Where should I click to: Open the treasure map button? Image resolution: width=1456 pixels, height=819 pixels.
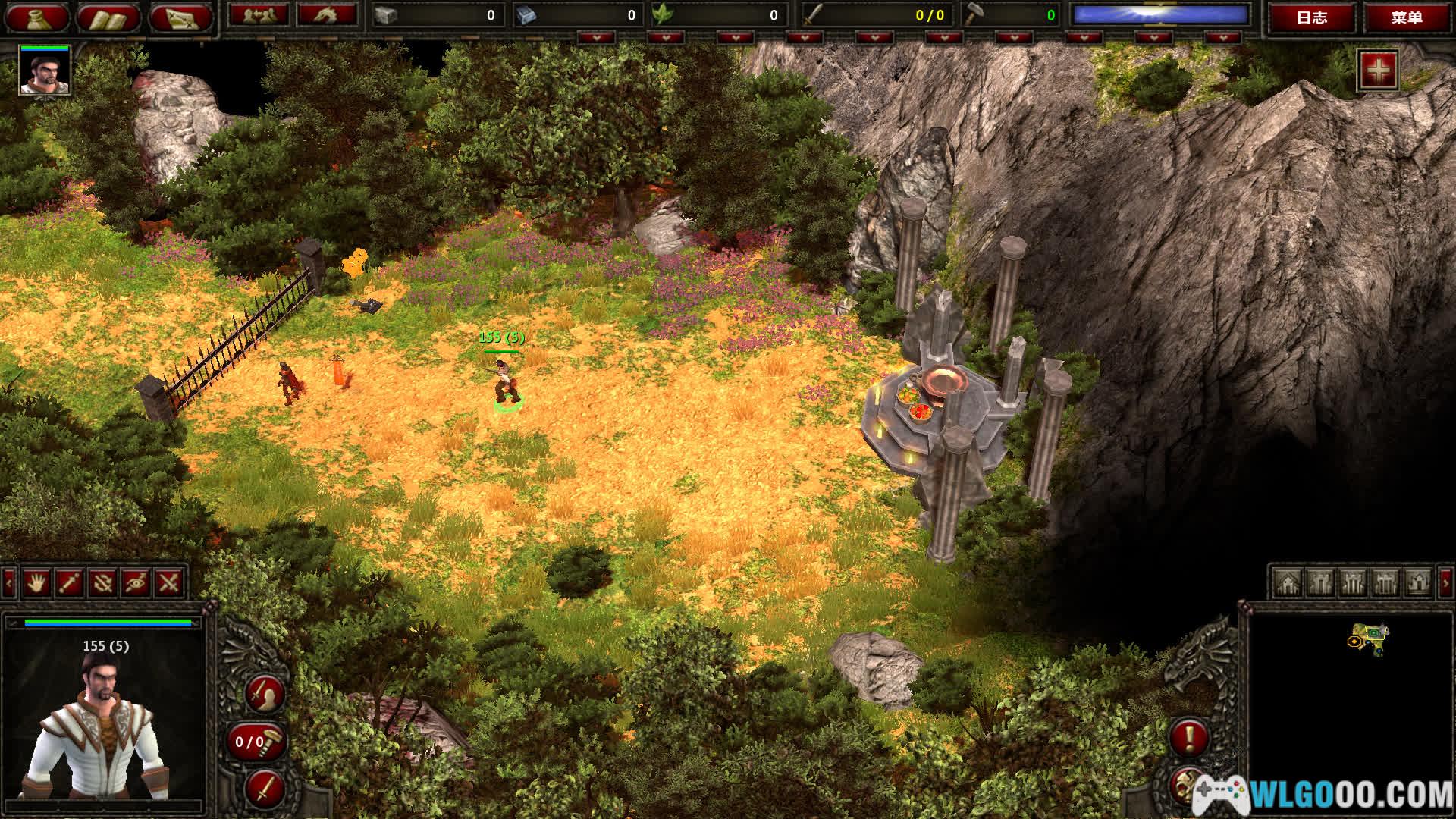click(x=180, y=17)
